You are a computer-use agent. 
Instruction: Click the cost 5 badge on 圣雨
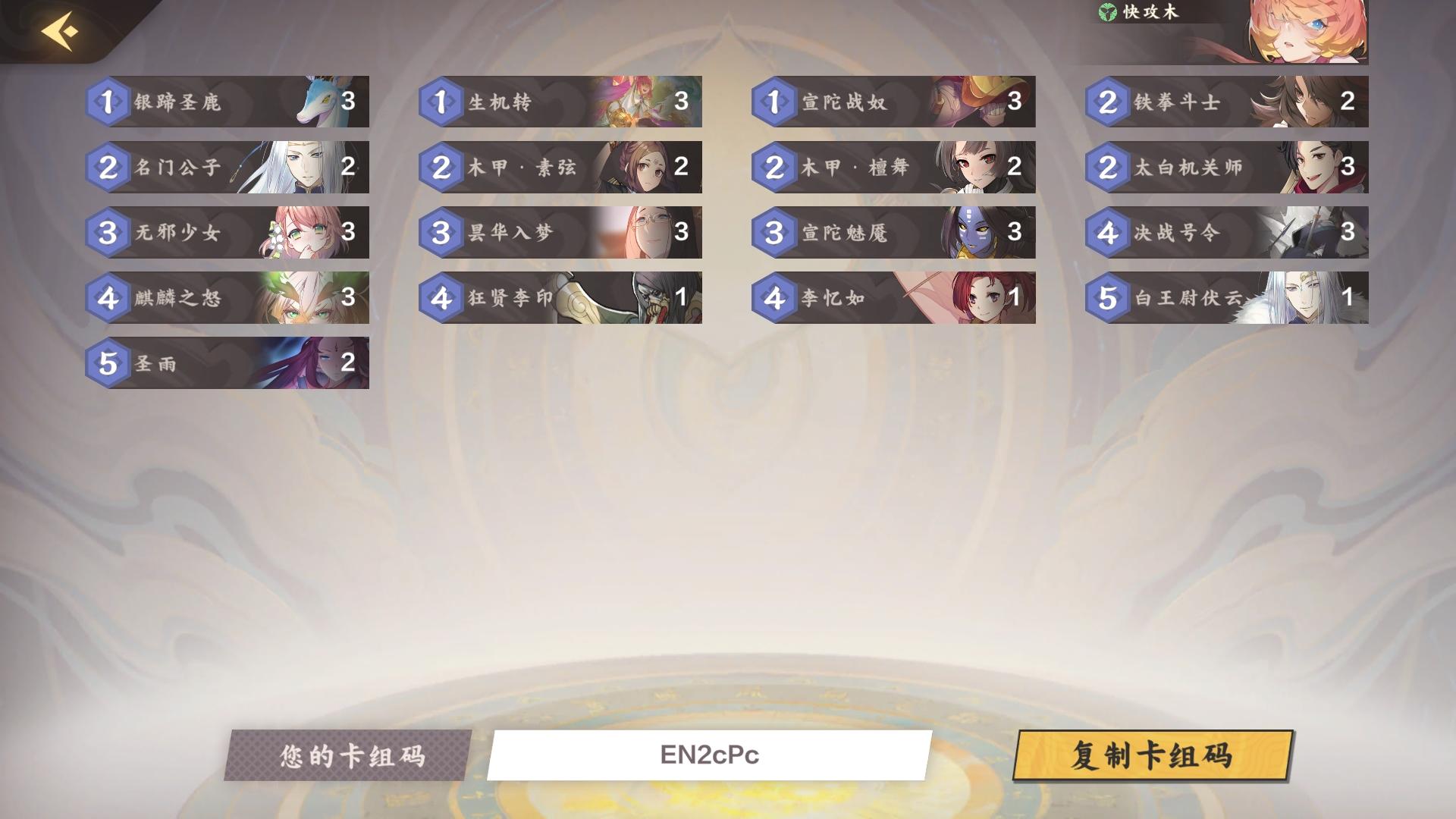coord(108,364)
